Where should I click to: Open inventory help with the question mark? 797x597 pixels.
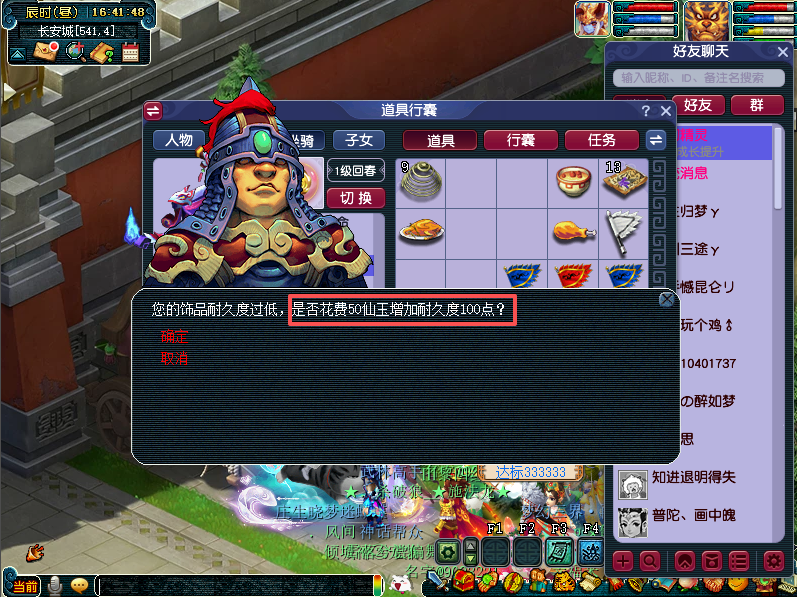point(646,111)
